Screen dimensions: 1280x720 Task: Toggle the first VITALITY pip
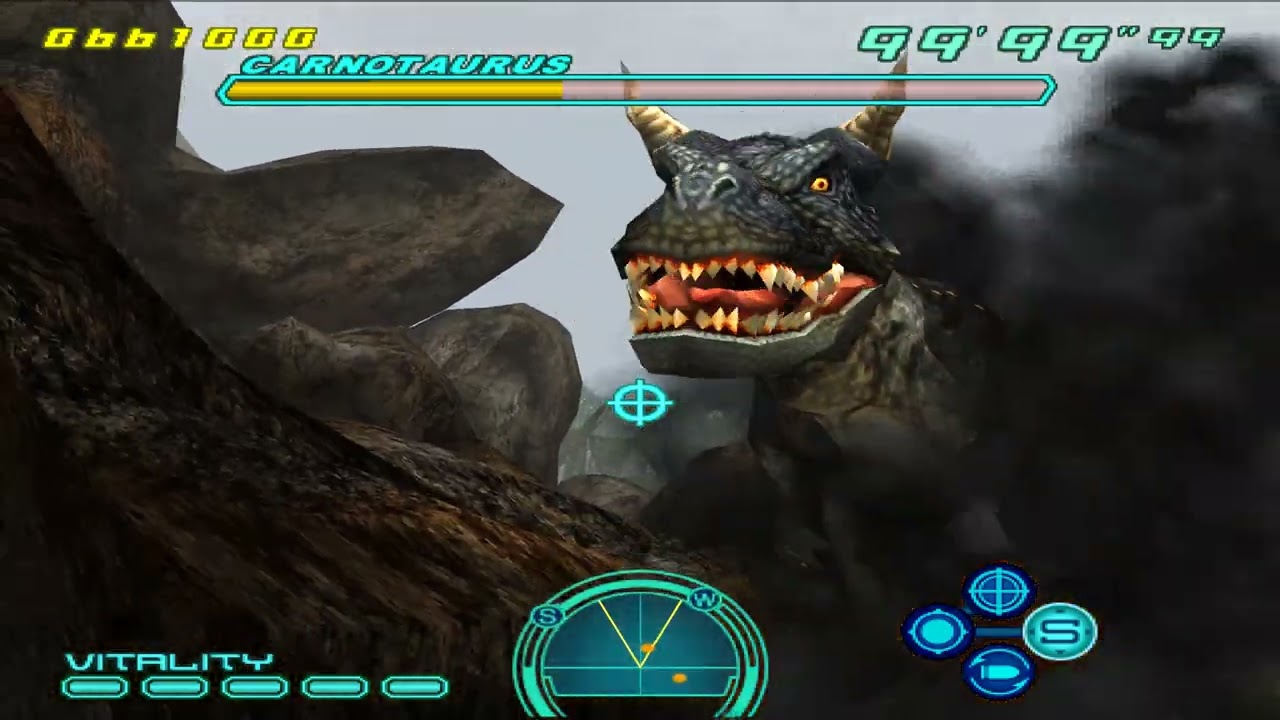[x=96, y=687]
